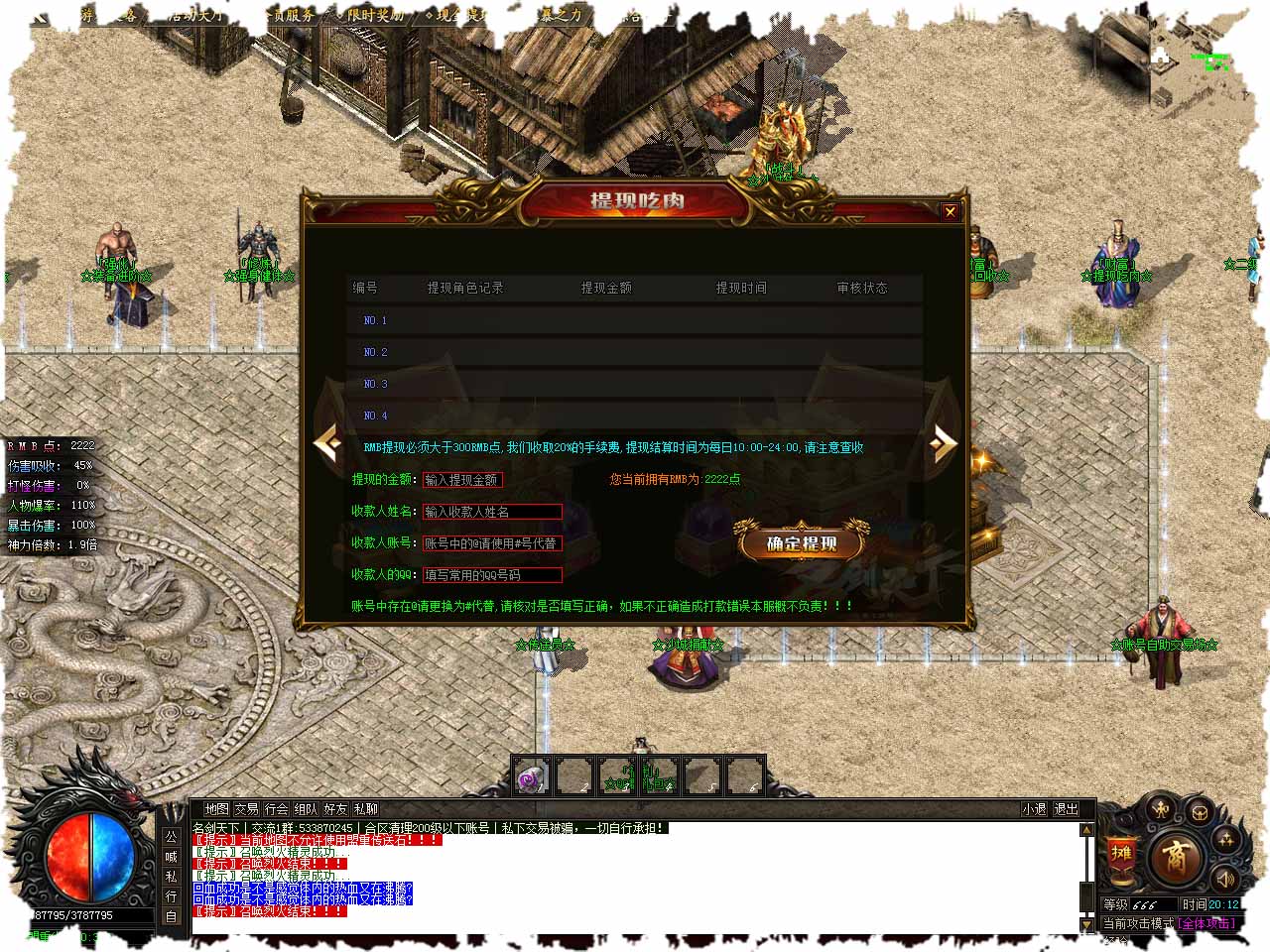
Task: Confirm withdrawal with 确定提现 button
Action: [x=802, y=543]
